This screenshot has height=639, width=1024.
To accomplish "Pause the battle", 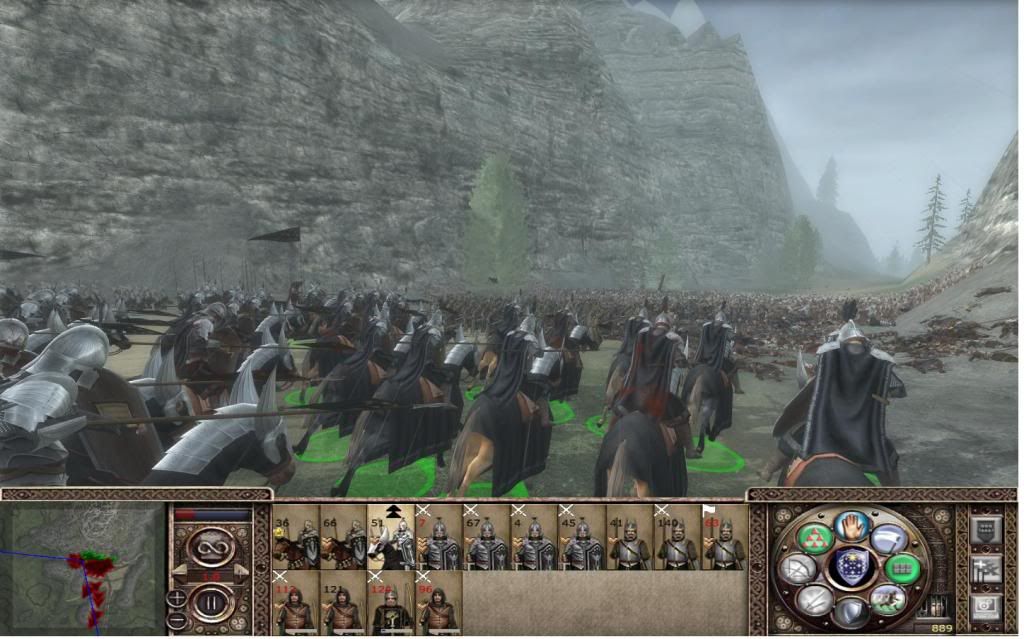I will point(212,605).
